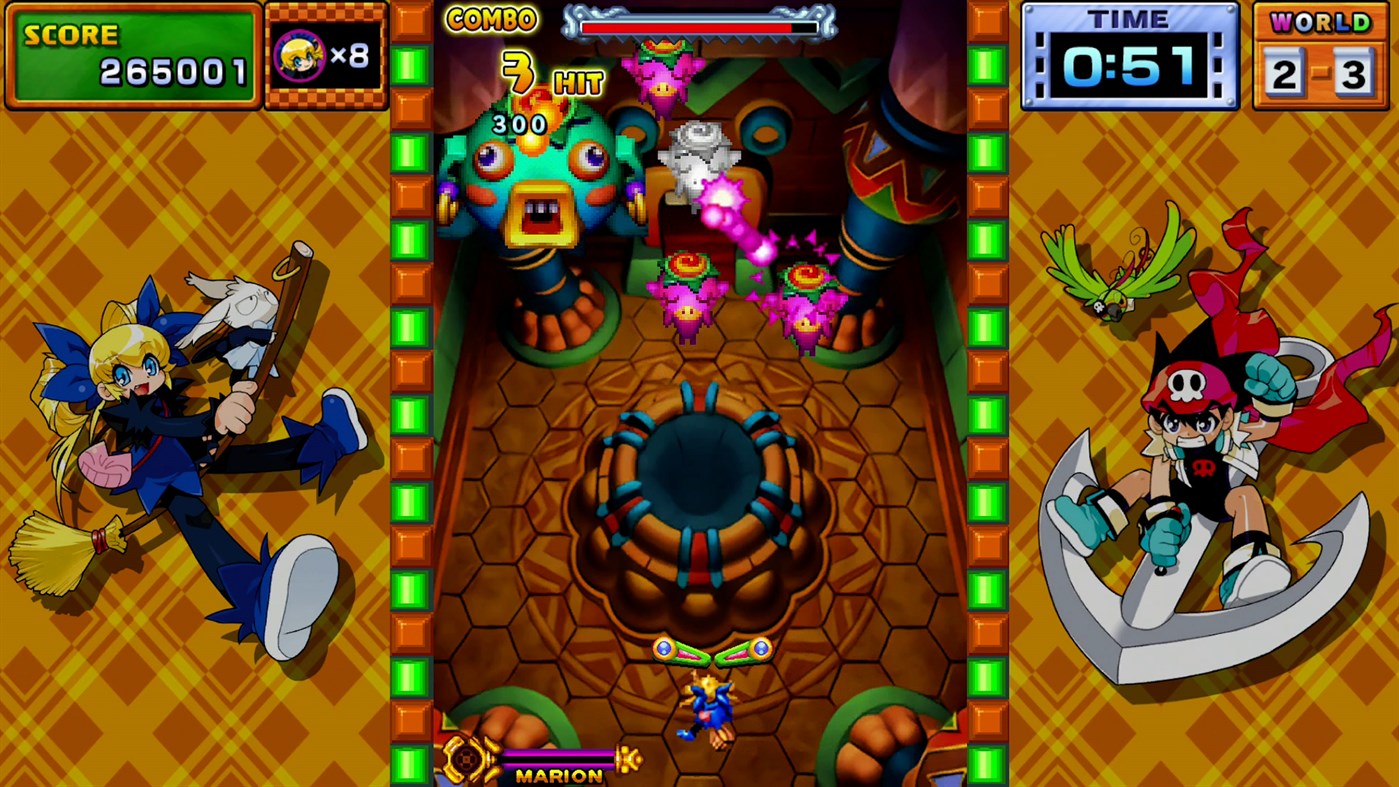Select the SCORE panel showing 265001
Screen dimensions: 1399x787
click(131, 55)
